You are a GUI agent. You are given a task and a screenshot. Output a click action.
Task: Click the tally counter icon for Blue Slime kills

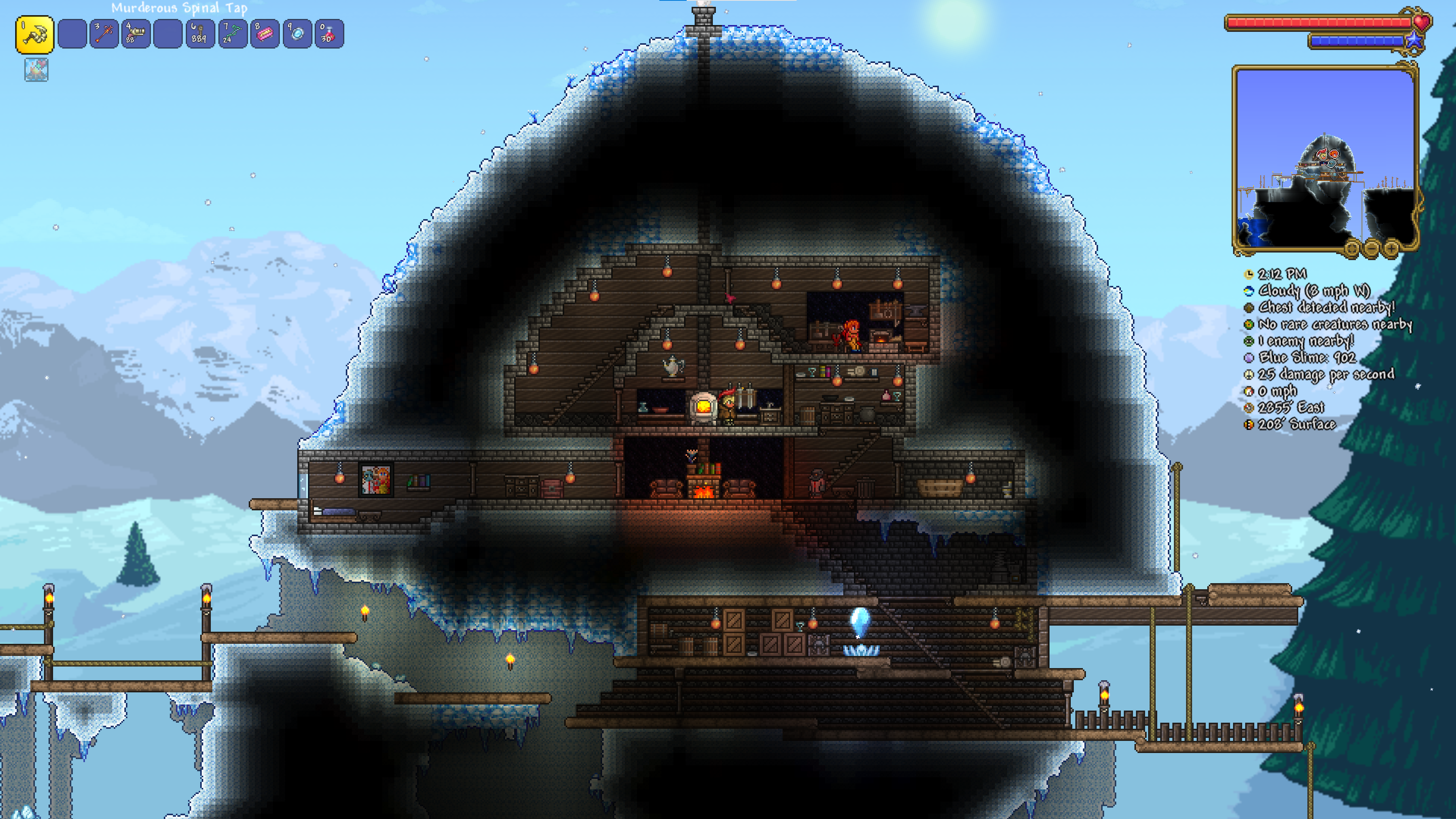pyautogui.click(x=1249, y=357)
